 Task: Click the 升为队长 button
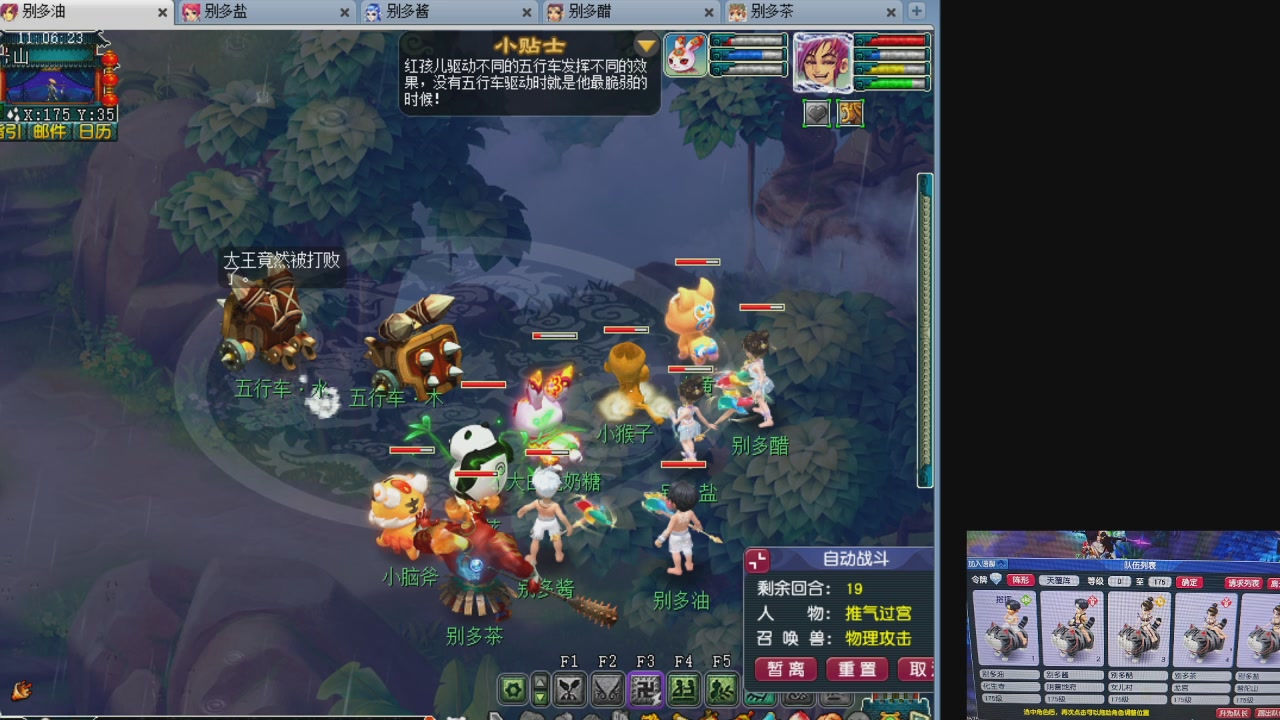coord(1236,711)
